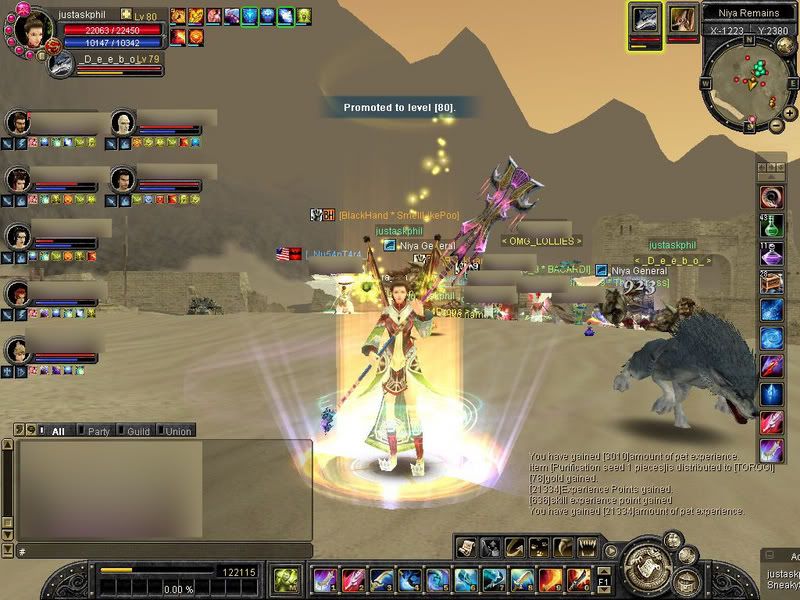Activate the skill in hotbar slot 1
800x600 pixels.
tap(323, 580)
